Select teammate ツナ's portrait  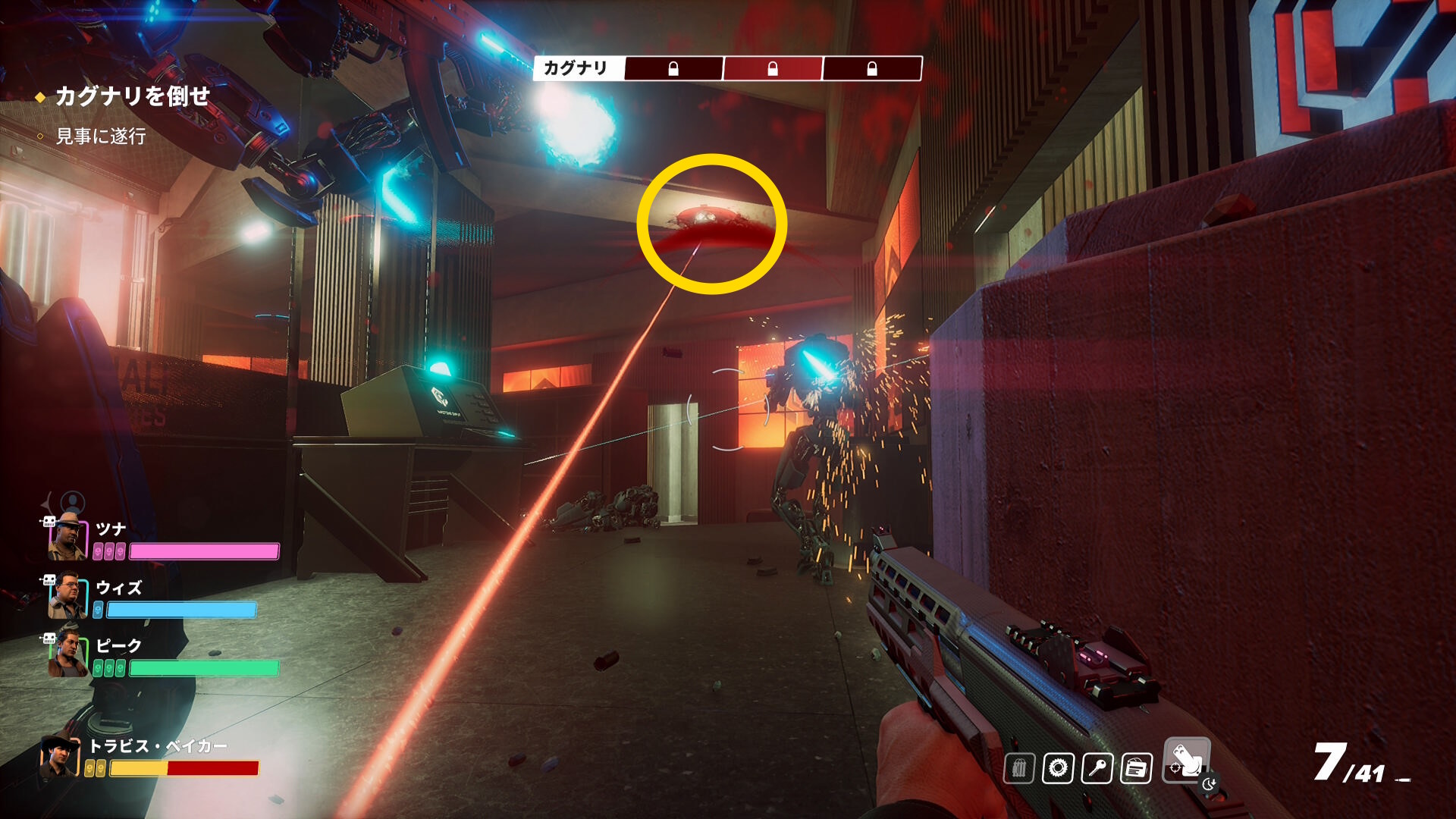[68, 537]
